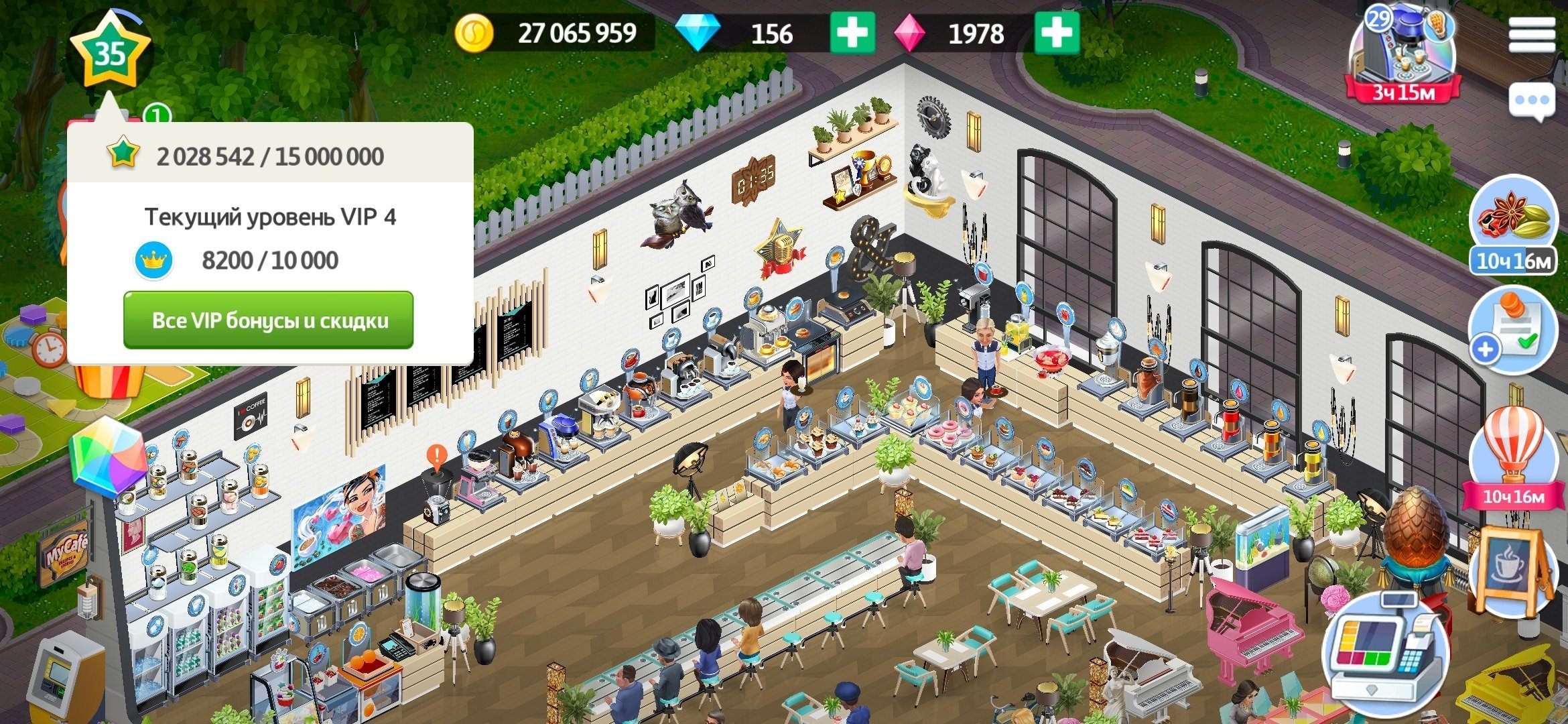Image resolution: width=1568 pixels, height=724 pixels.
Task: Open the coffee machine event with timer
Action: [x=1403, y=54]
